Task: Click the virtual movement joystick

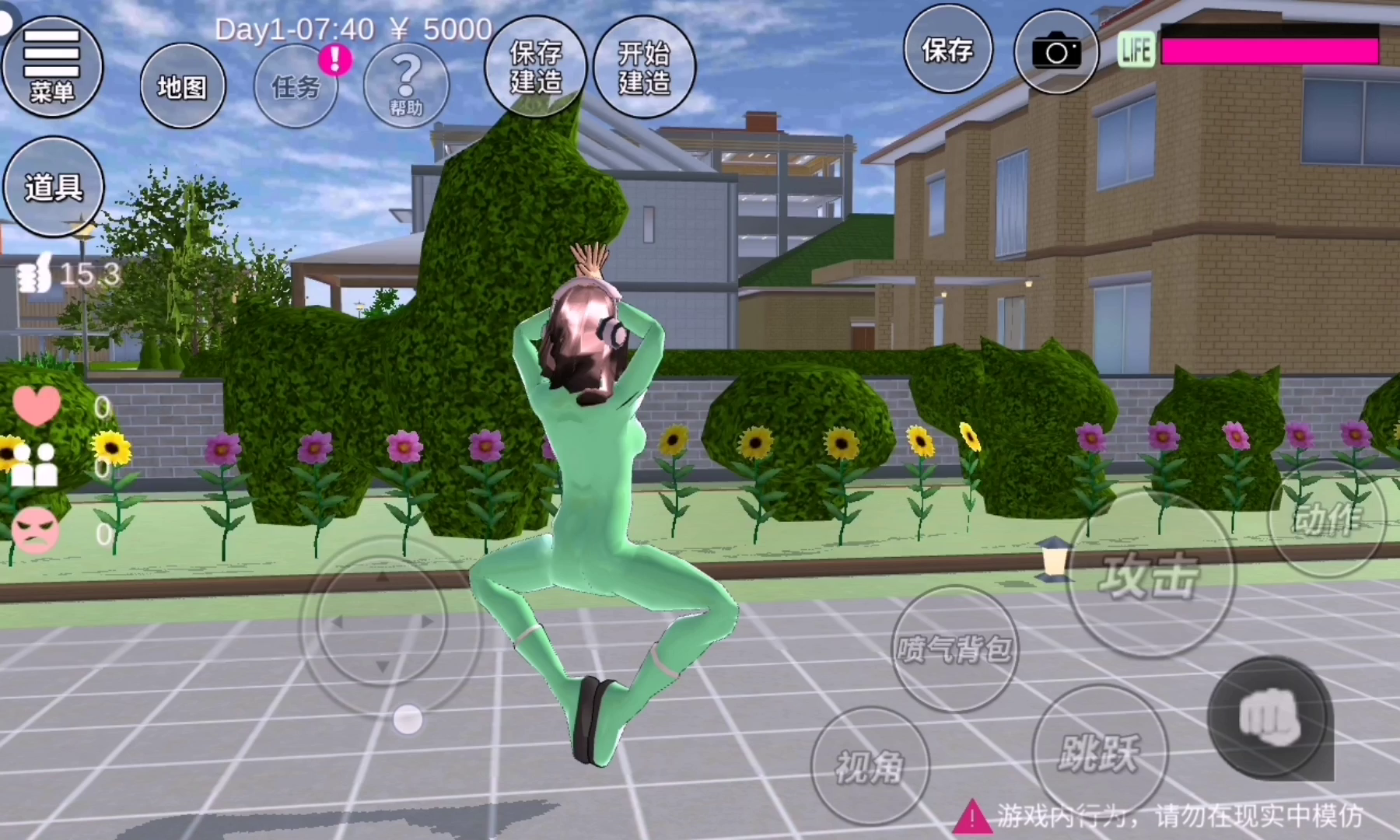Action: click(x=382, y=622)
